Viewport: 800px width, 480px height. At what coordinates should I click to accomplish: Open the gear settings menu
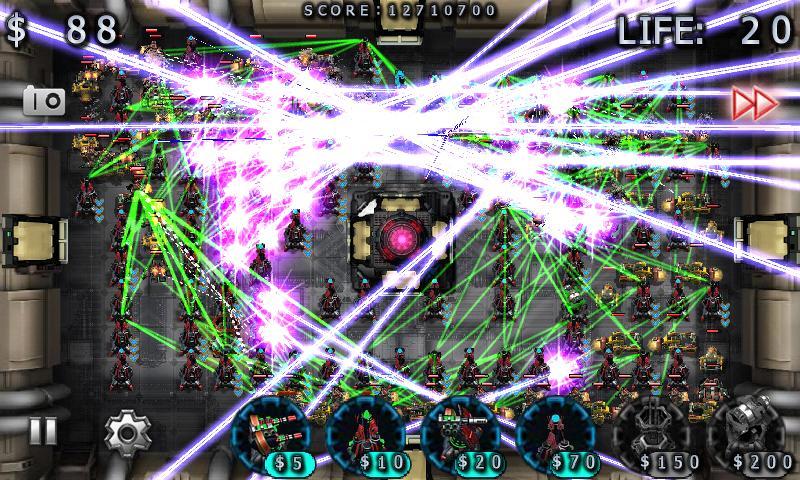pos(126,432)
